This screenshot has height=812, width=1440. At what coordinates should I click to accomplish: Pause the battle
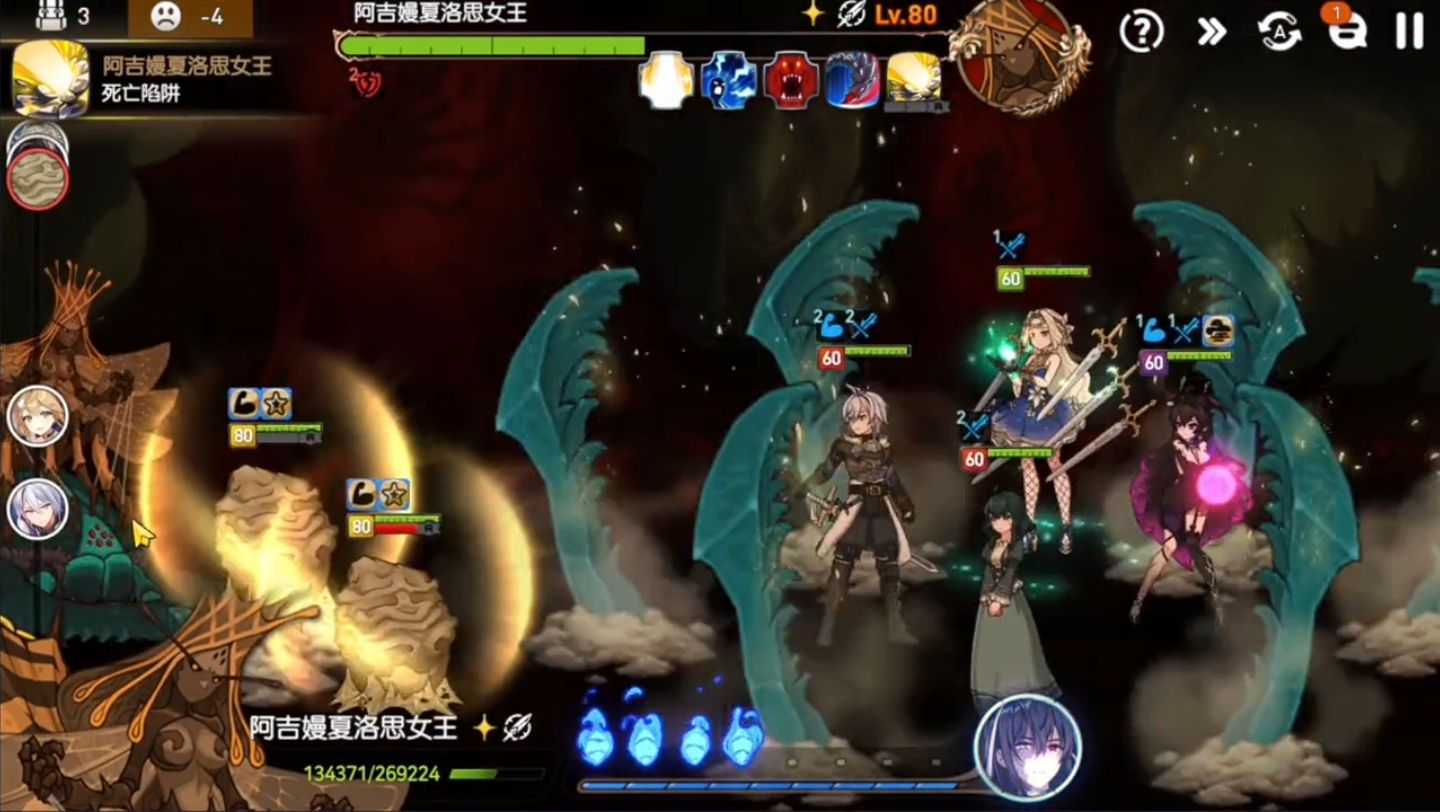[x=1409, y=32]
